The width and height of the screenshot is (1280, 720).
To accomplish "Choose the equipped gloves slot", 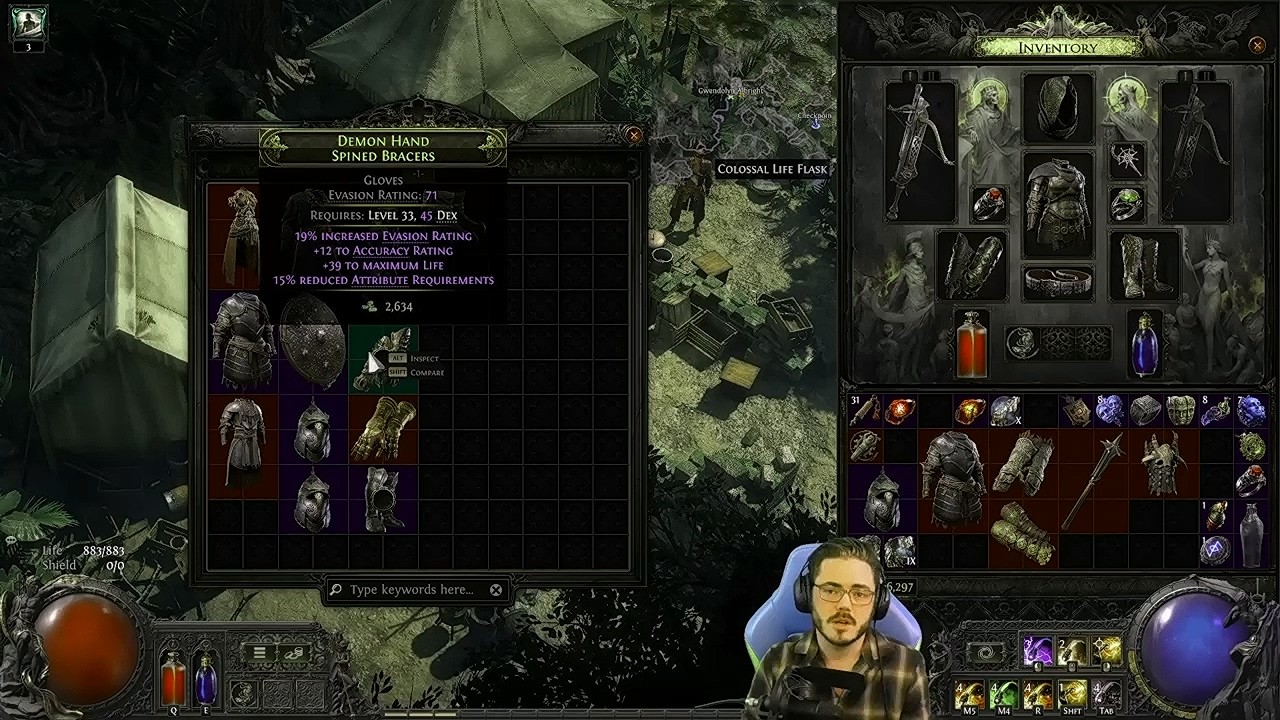I will click(x=972, y=265).
